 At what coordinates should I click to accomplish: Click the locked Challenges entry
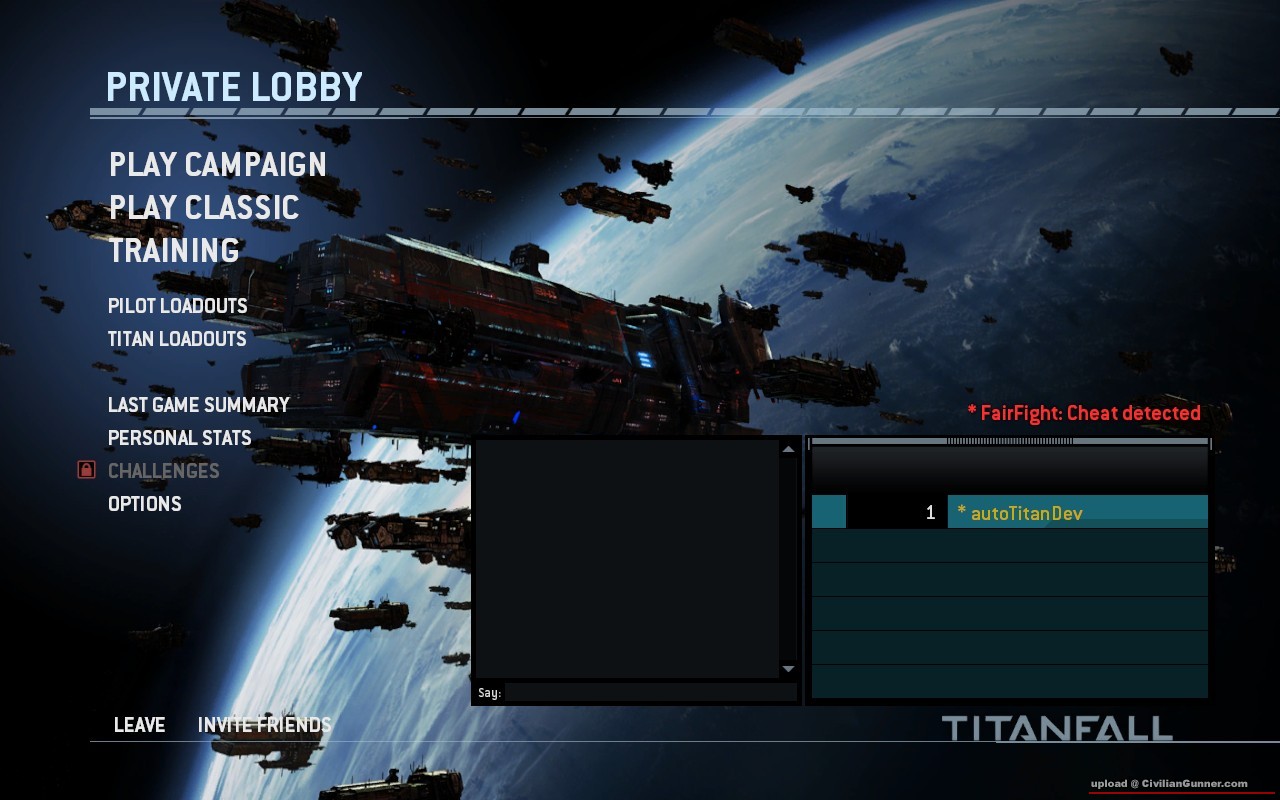click(x=163, y=471)
